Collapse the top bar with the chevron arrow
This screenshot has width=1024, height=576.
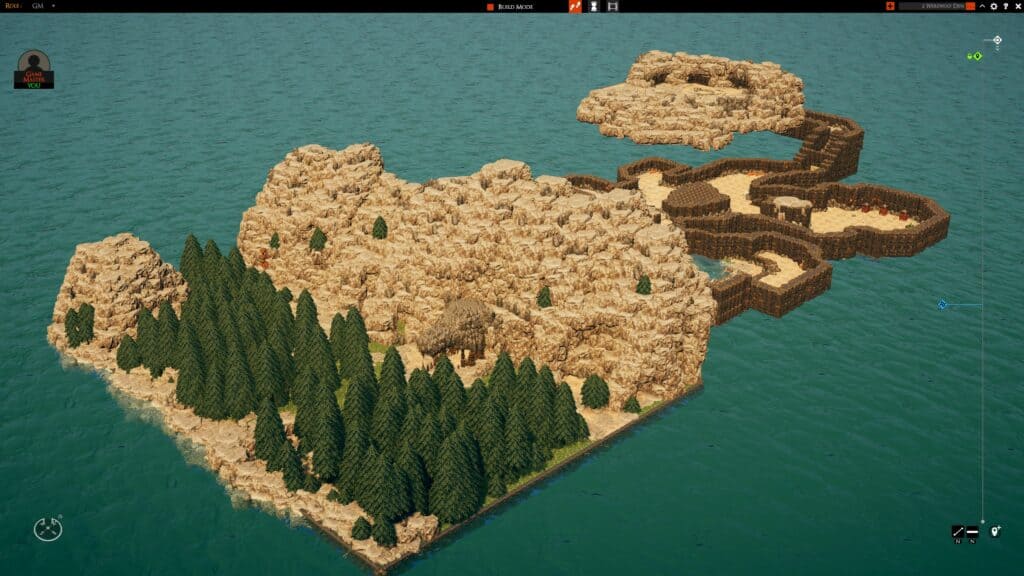[x=982, y=6]
